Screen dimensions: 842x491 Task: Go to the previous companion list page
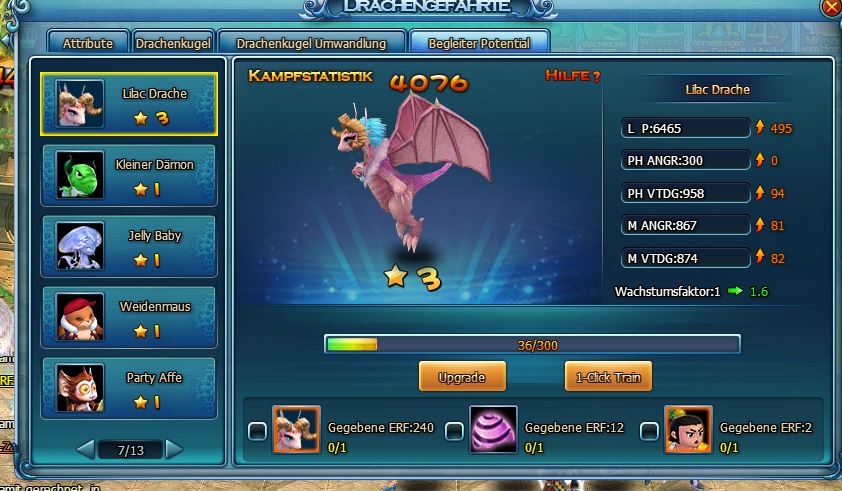click(86, 449)
